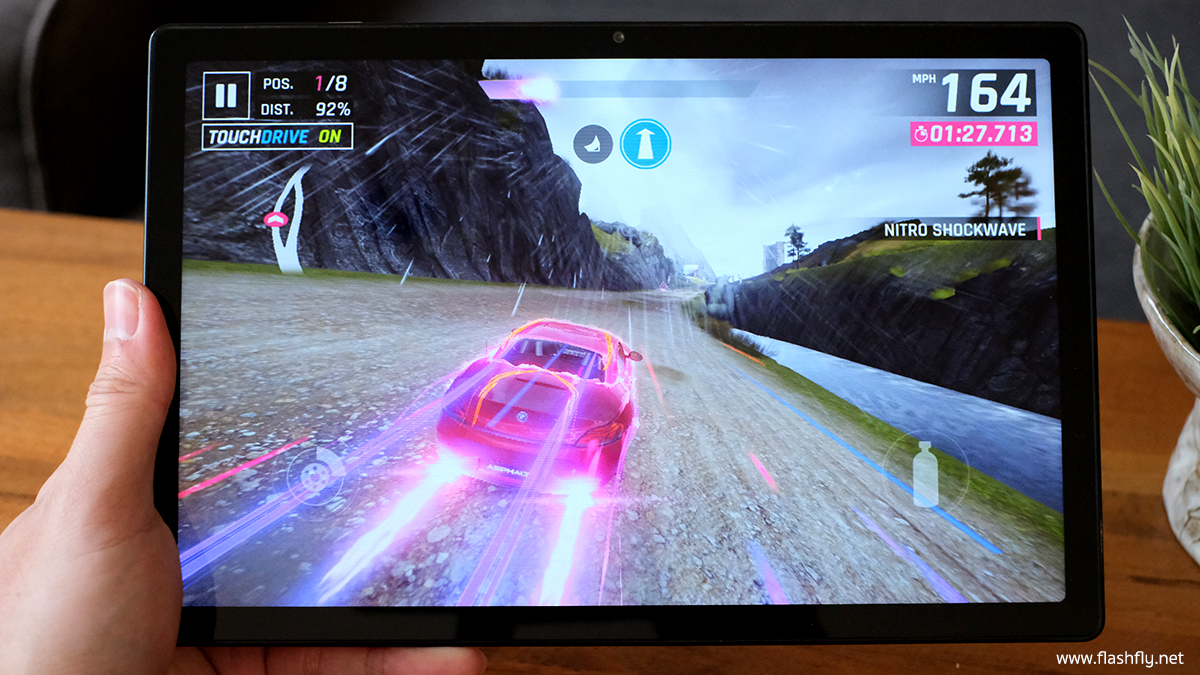Click the track minimap
This screenshot has height=675, width=1200.
point(287,220)
